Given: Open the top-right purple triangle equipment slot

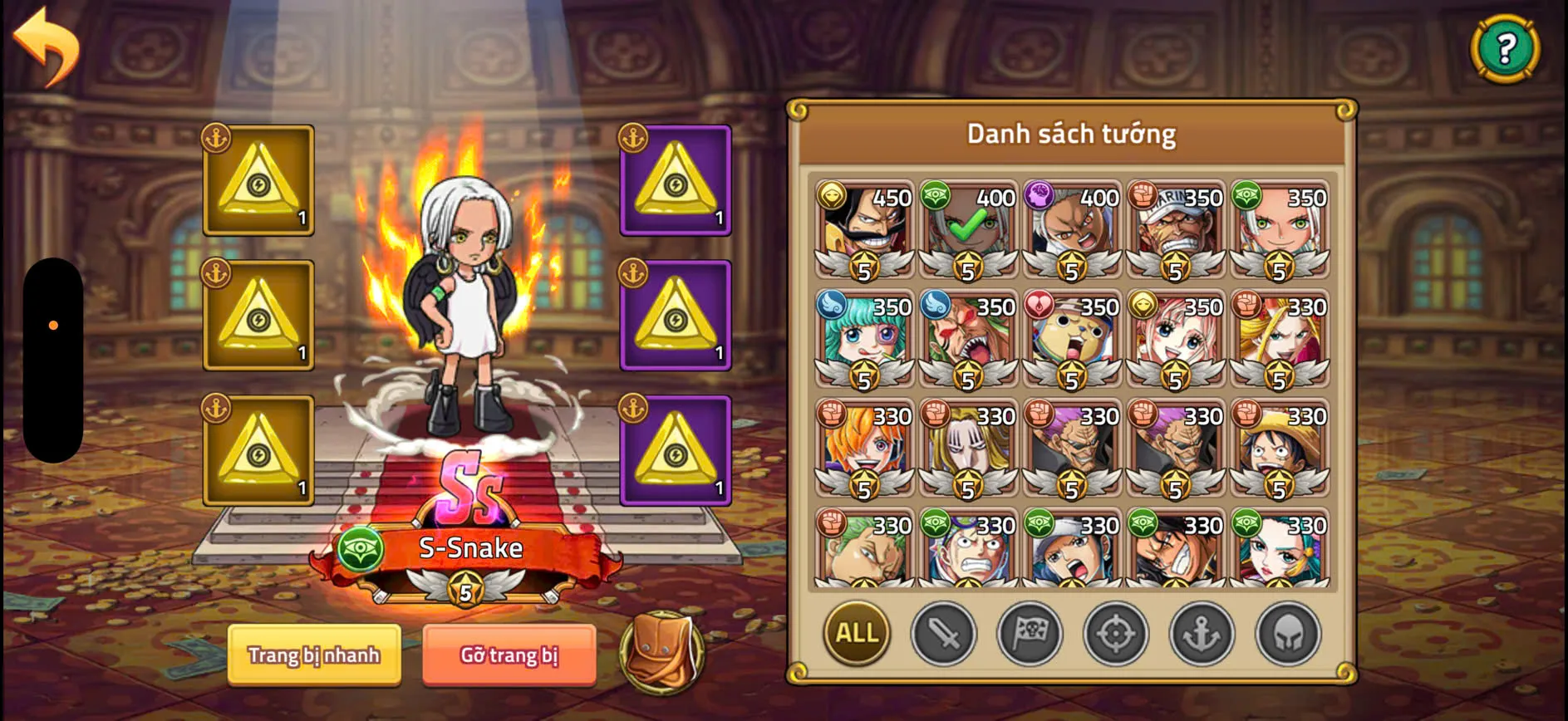Looking at the screenshot, I should [676, 179].
